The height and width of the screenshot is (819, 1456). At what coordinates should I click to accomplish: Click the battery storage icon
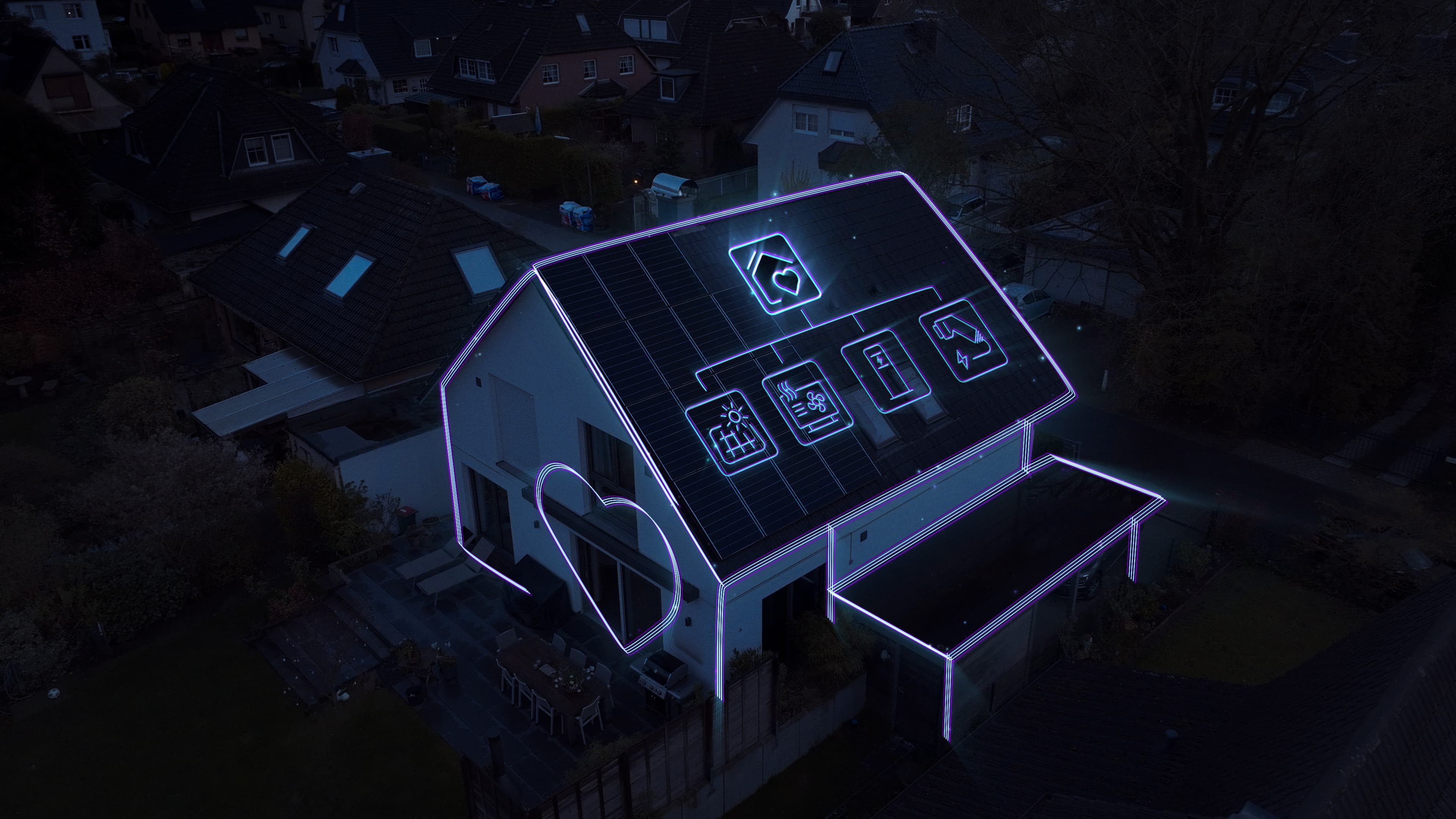click(886, 370)
